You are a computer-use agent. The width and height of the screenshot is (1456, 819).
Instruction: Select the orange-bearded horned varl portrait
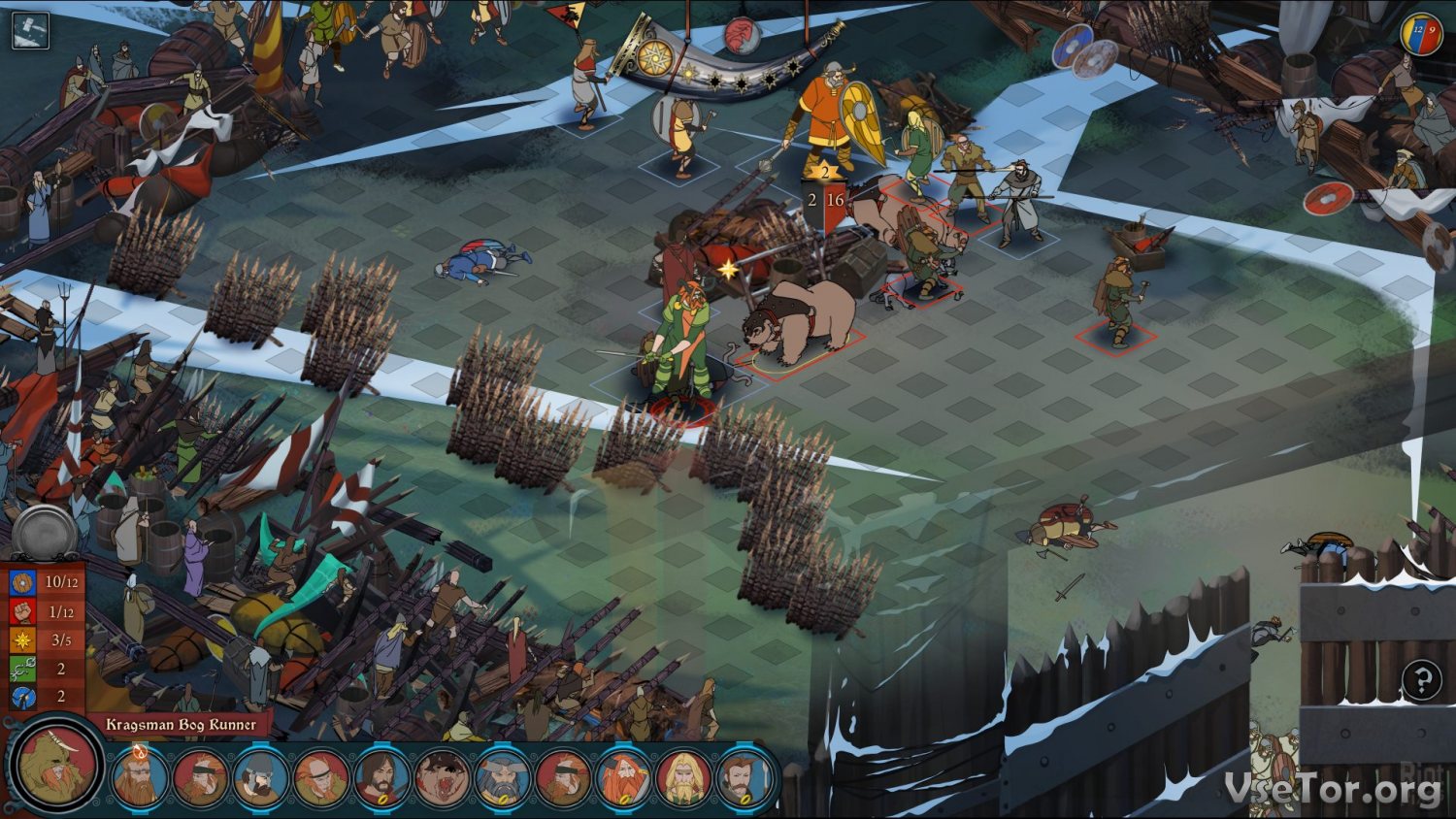[x=623, y=779]
